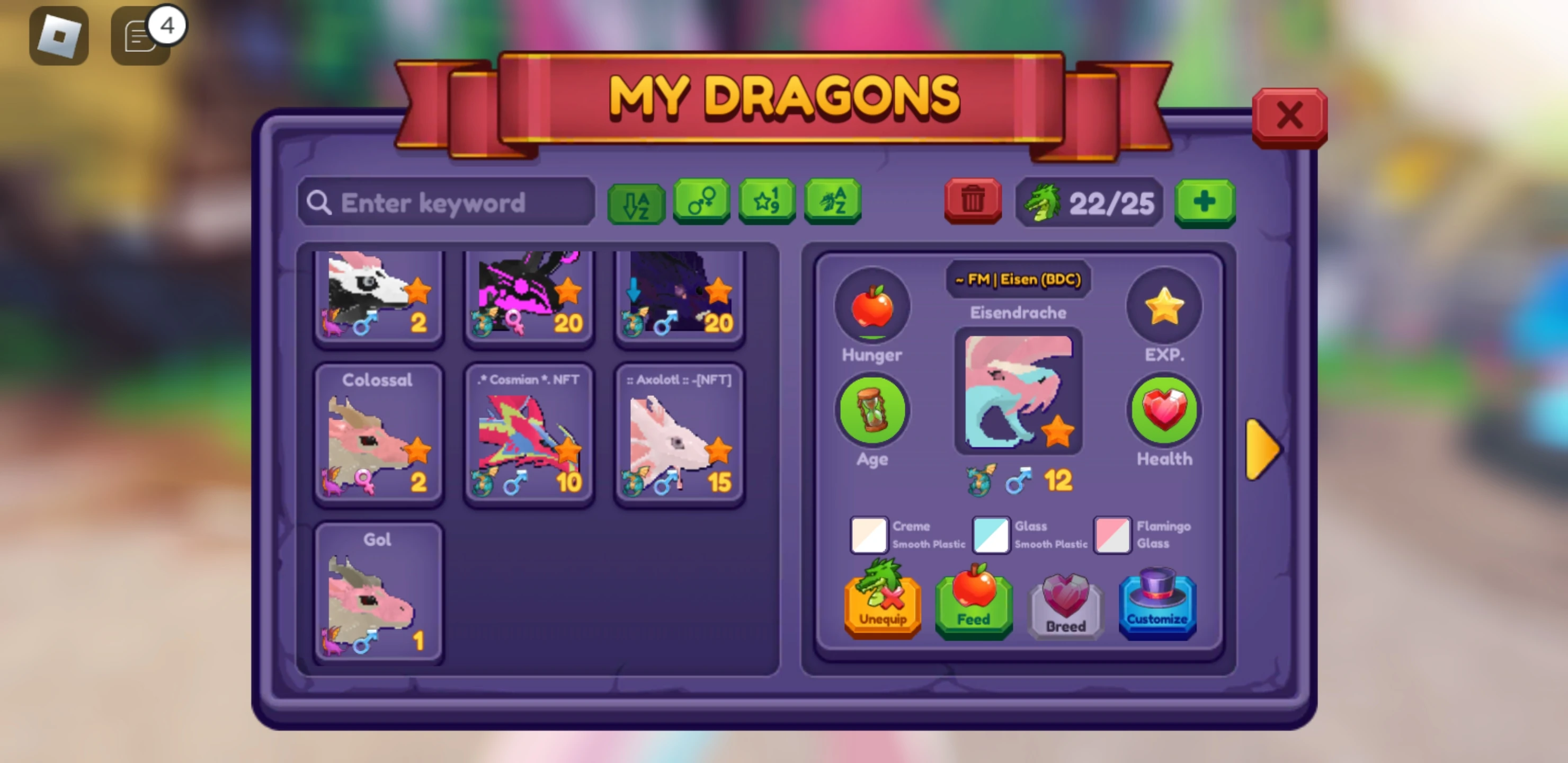The height and width of the screenshot is (763, 1568).
Task: Click the Enter keyword search field
Action: point(448,202)
